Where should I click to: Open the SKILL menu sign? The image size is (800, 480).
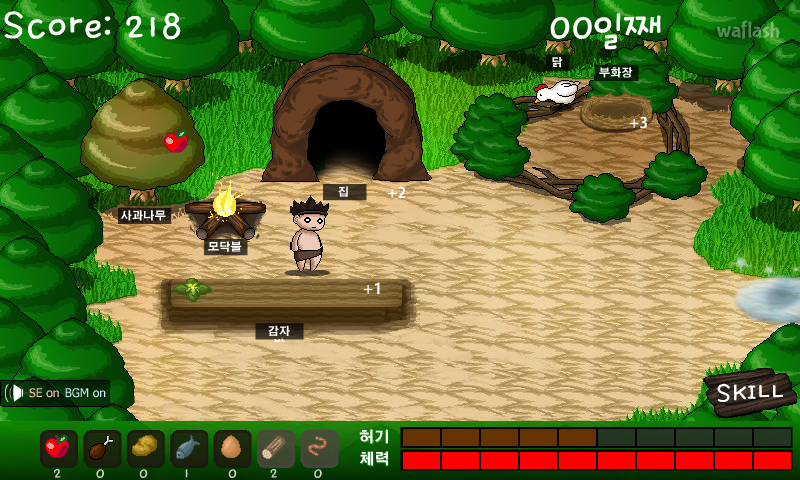click(x=750, y=391)
